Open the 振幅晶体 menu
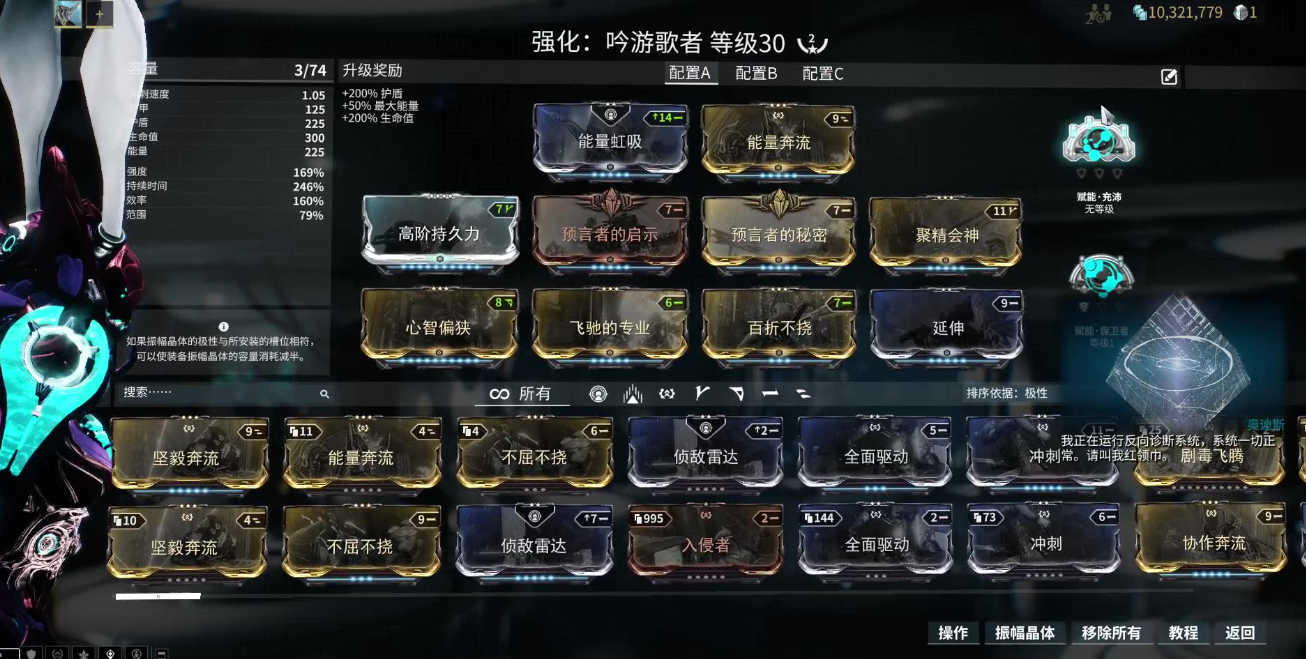The height and width of the screenshot is (659, 1306). pyautogui.click(x=1025, y=633)
